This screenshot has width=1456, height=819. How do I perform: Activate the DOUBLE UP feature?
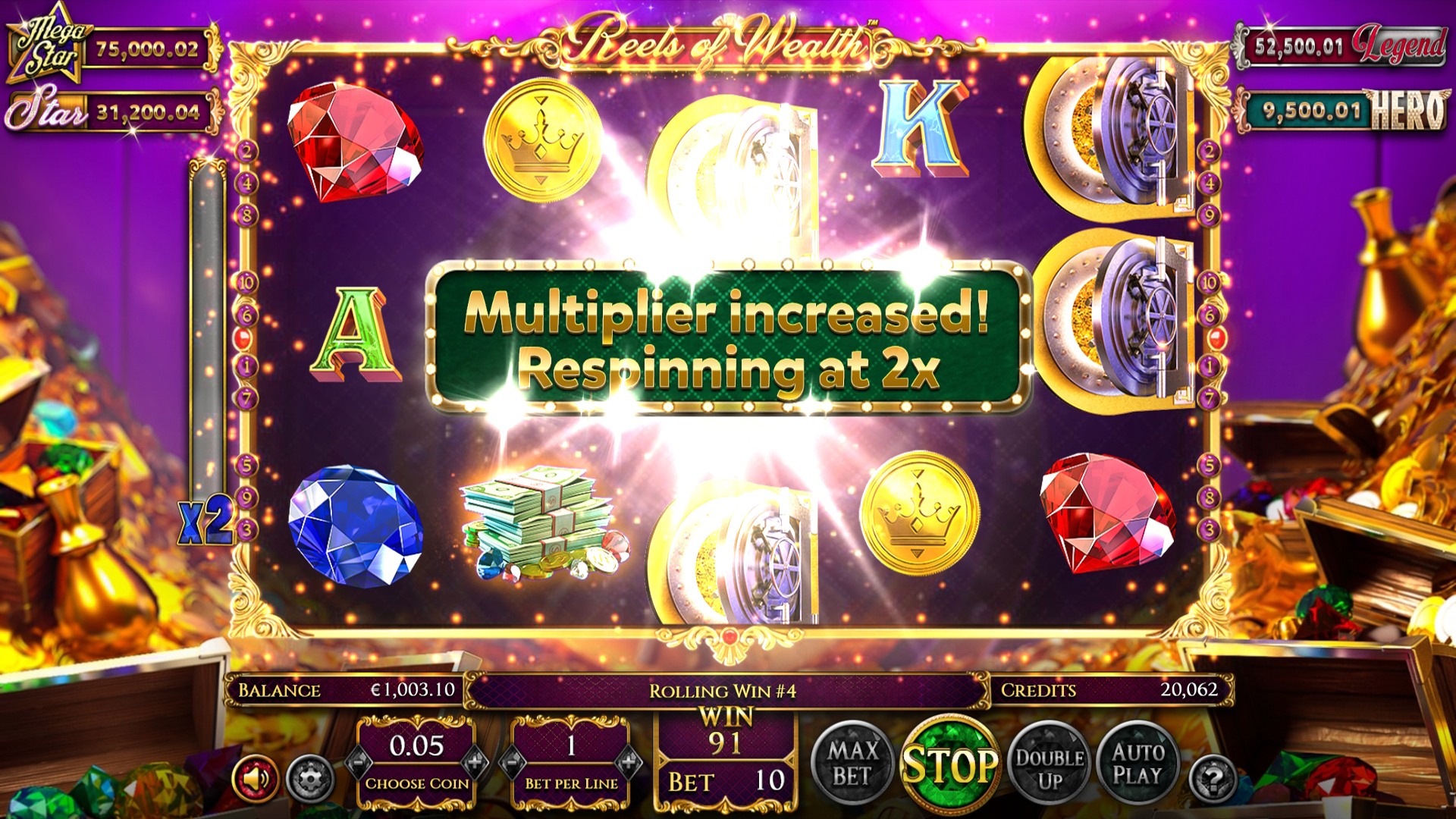point(1050,761)
